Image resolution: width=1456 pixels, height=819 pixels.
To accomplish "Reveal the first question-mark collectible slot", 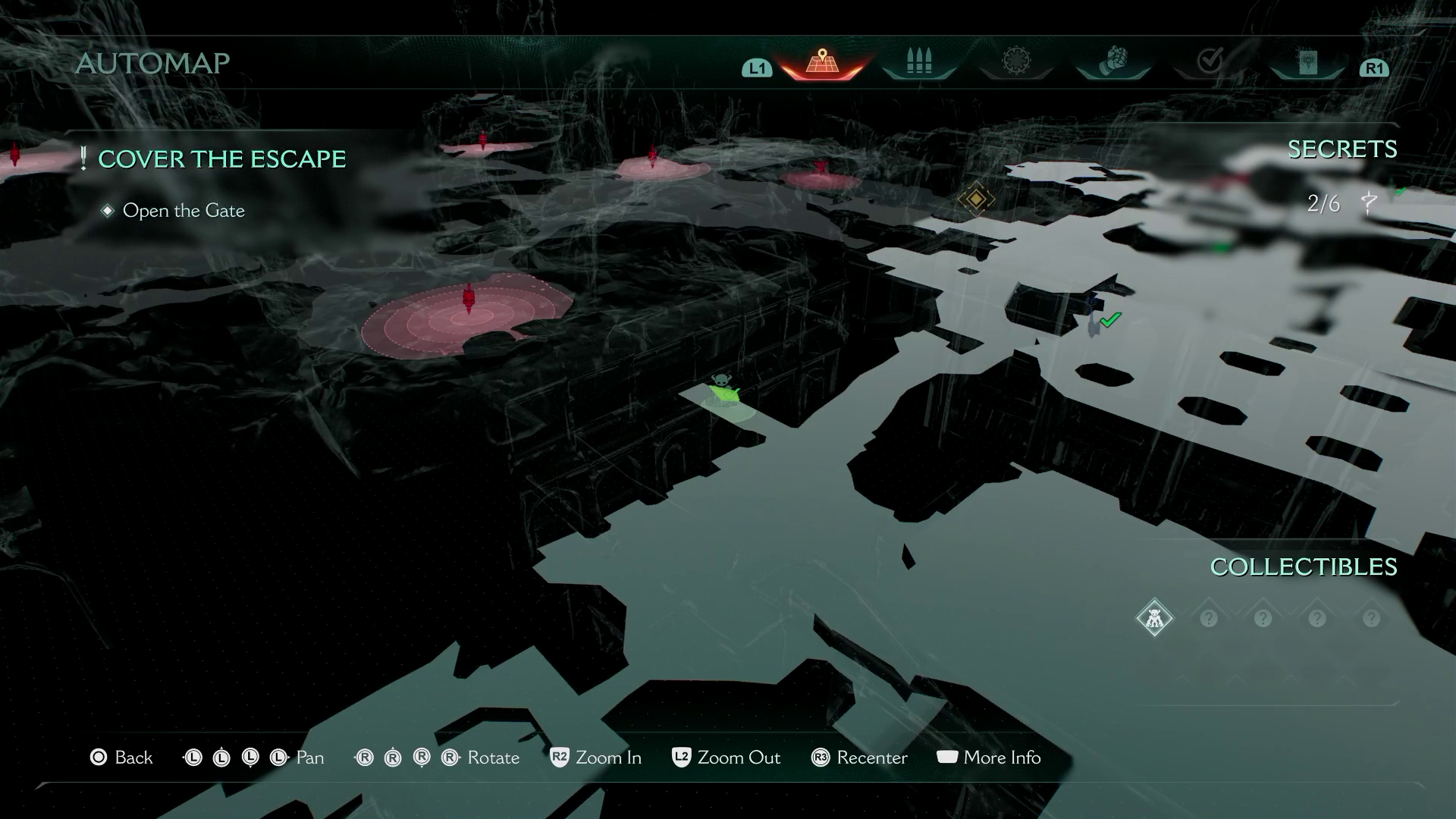I will [x=1210, y=618].
